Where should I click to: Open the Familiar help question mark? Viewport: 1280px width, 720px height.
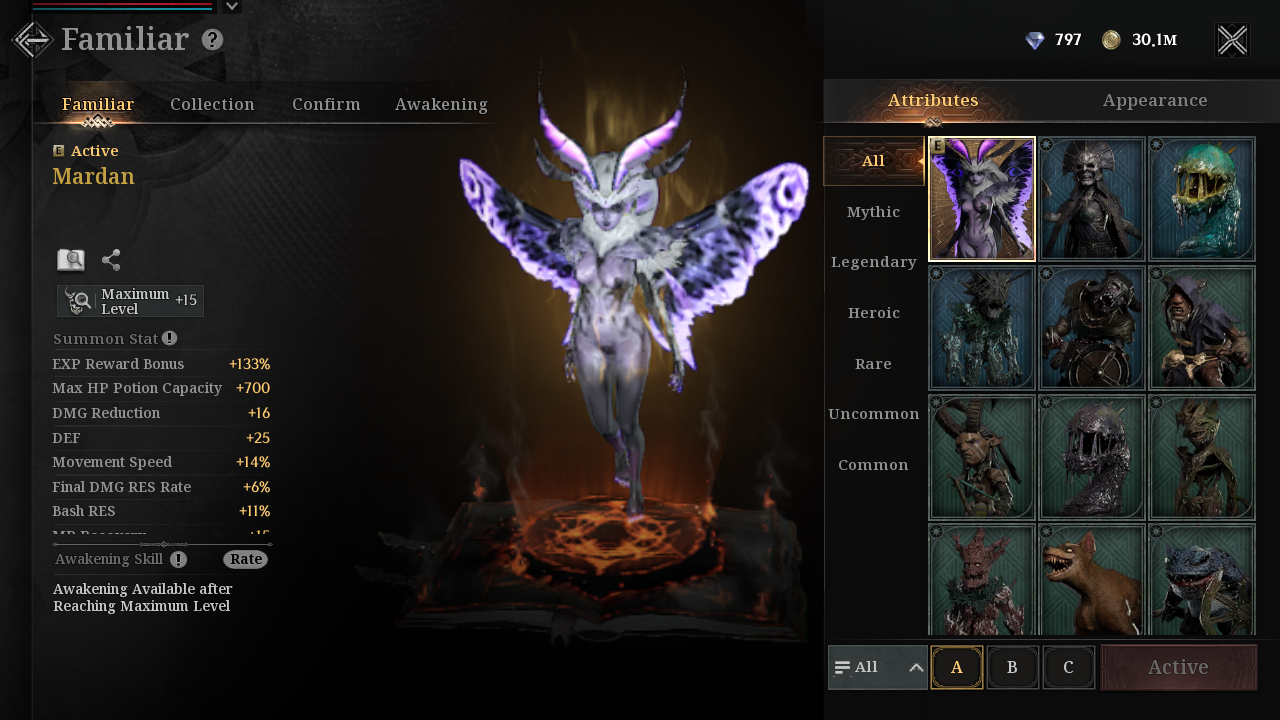[212, 40]
